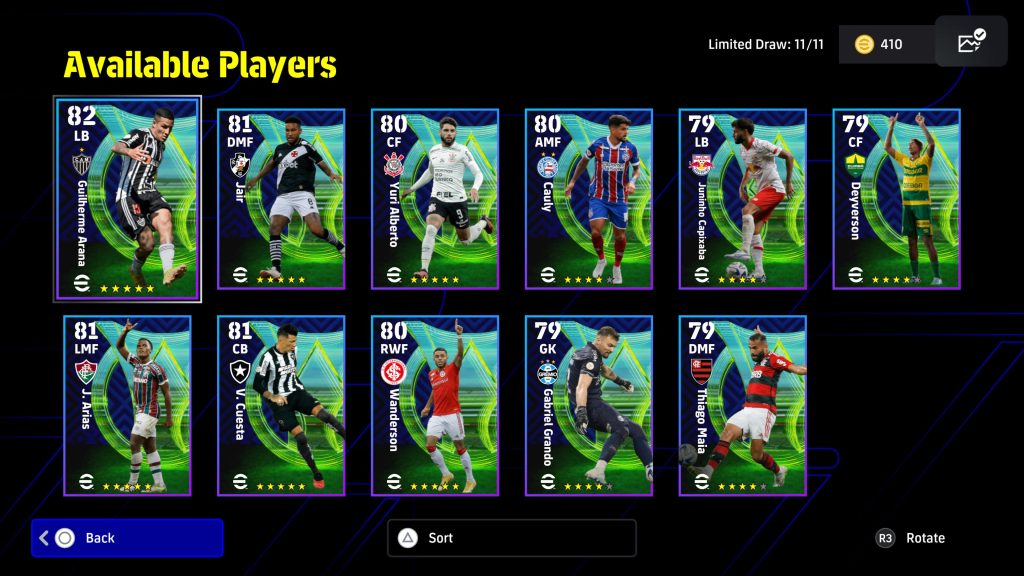The height and width of the screenshot is (576, 1024).
Task: Click the chart icon button
Action: coord(971,42)
